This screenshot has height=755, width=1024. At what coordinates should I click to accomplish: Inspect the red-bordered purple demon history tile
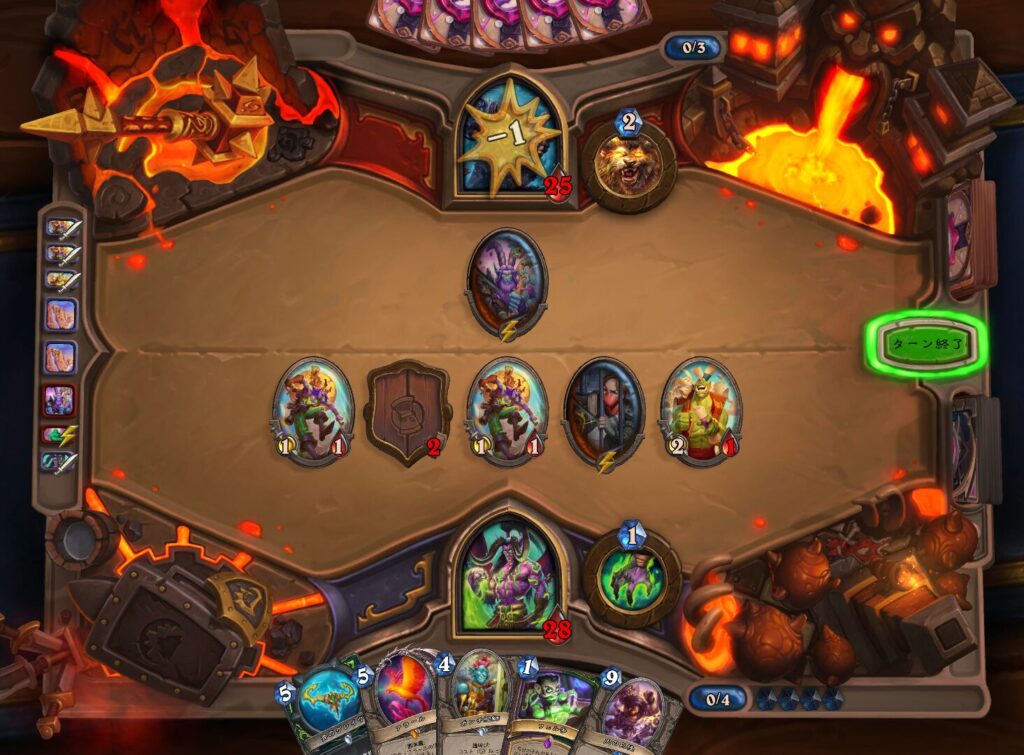60,402
